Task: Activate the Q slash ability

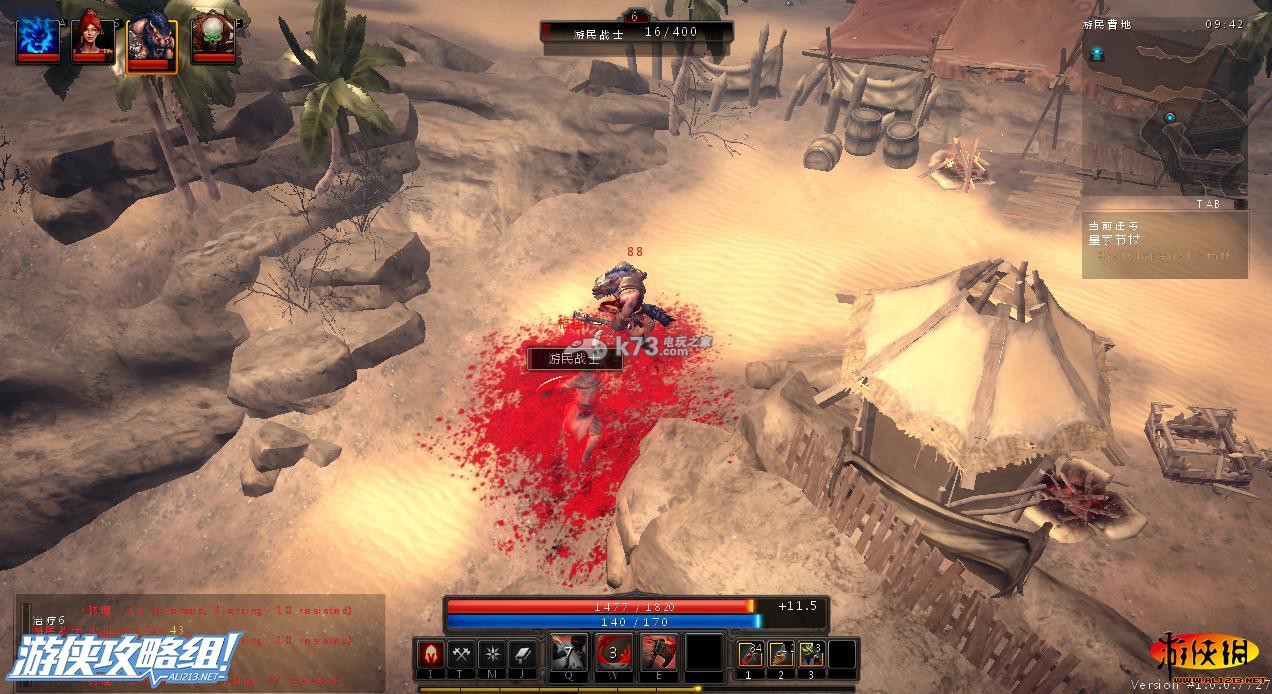Action: (x=568, y=654)
